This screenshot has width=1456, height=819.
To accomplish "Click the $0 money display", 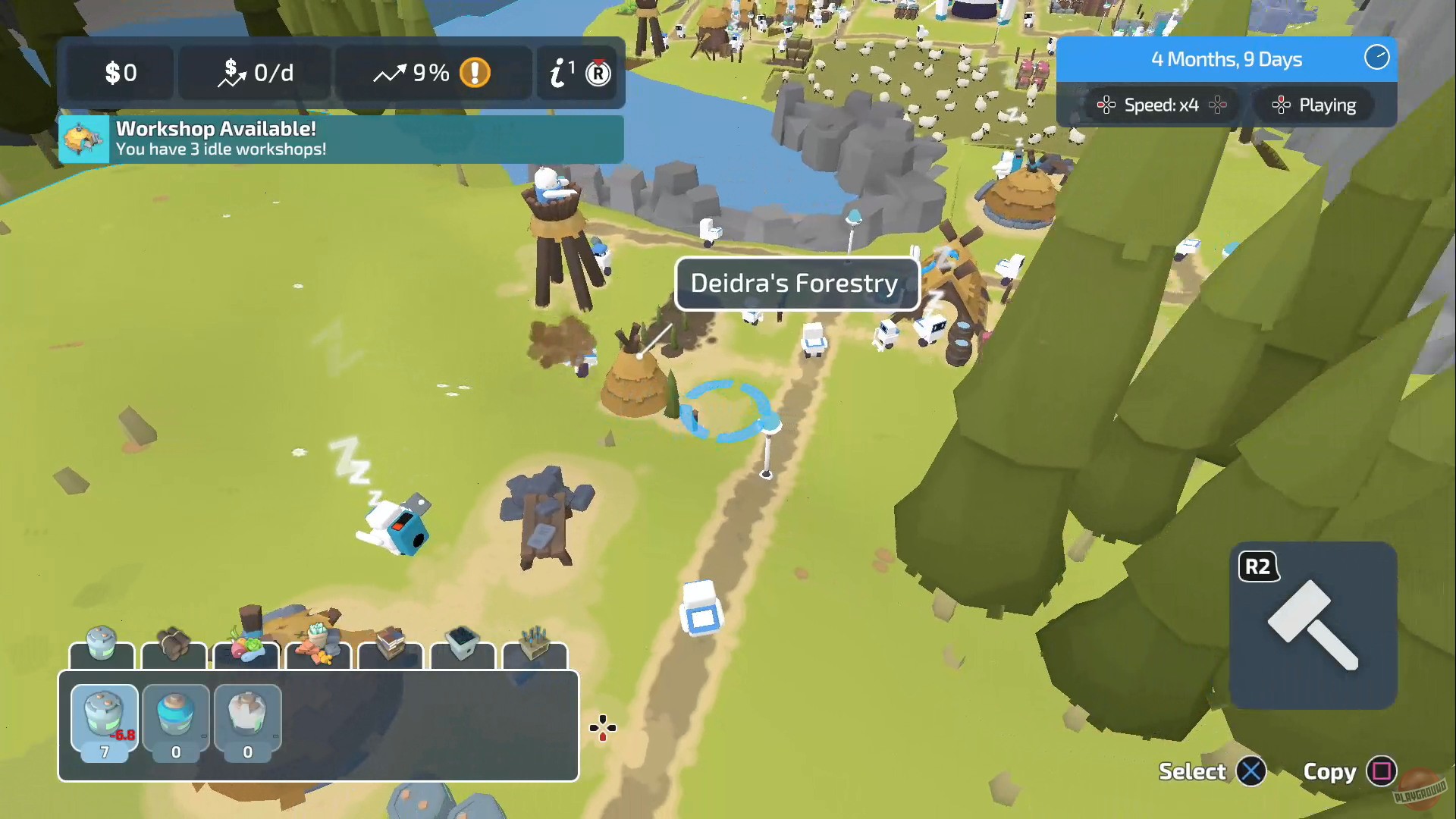I will [119, 73].
